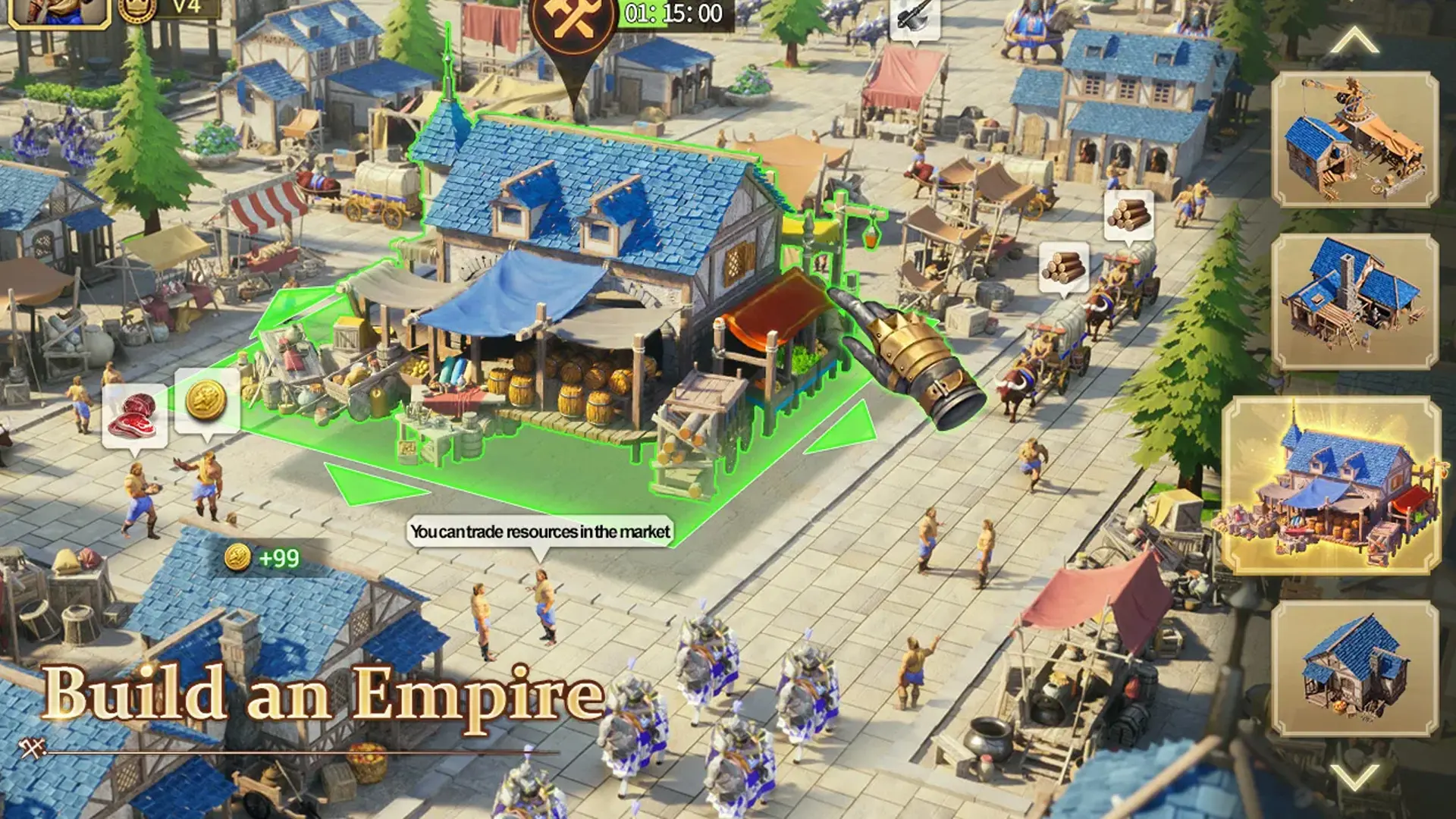Choose the chimney house building thumbnail
This screenshot has width=1456, height=819.
[x=1354, y=301]
